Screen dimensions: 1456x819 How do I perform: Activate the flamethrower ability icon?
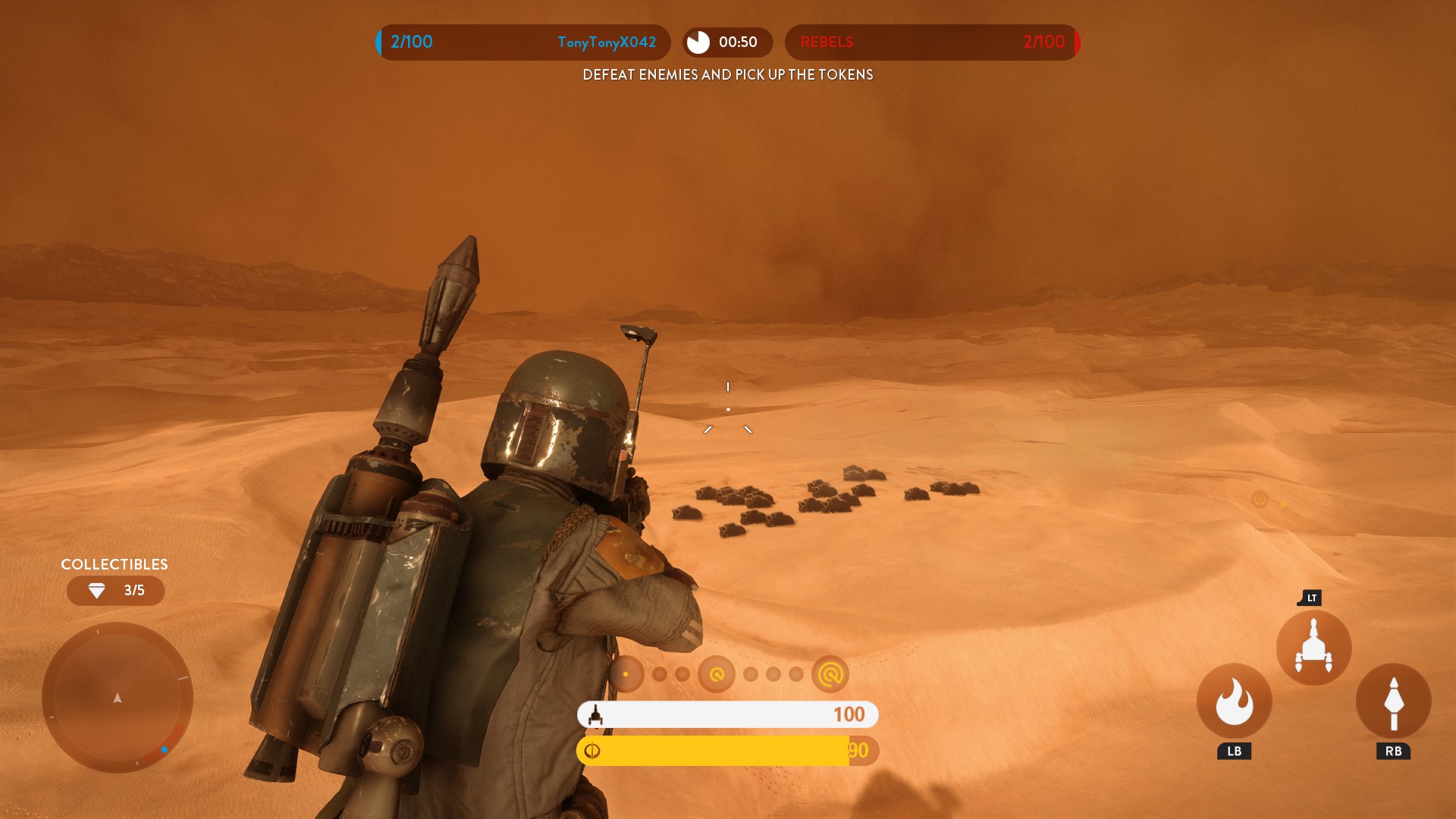point(1234,701)
